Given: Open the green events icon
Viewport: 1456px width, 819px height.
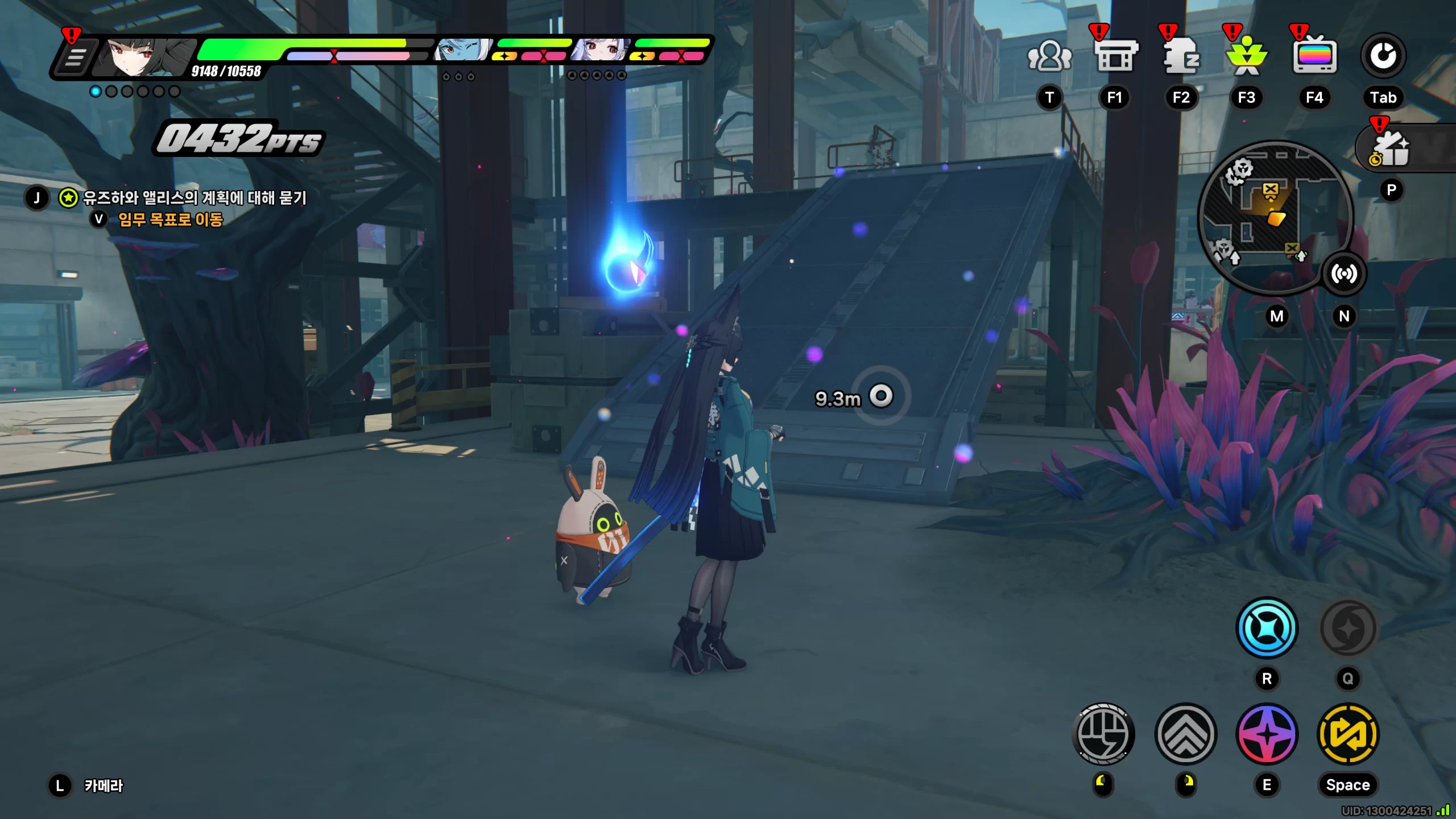Looking at the screenshot, I should tap(1247, 56).
